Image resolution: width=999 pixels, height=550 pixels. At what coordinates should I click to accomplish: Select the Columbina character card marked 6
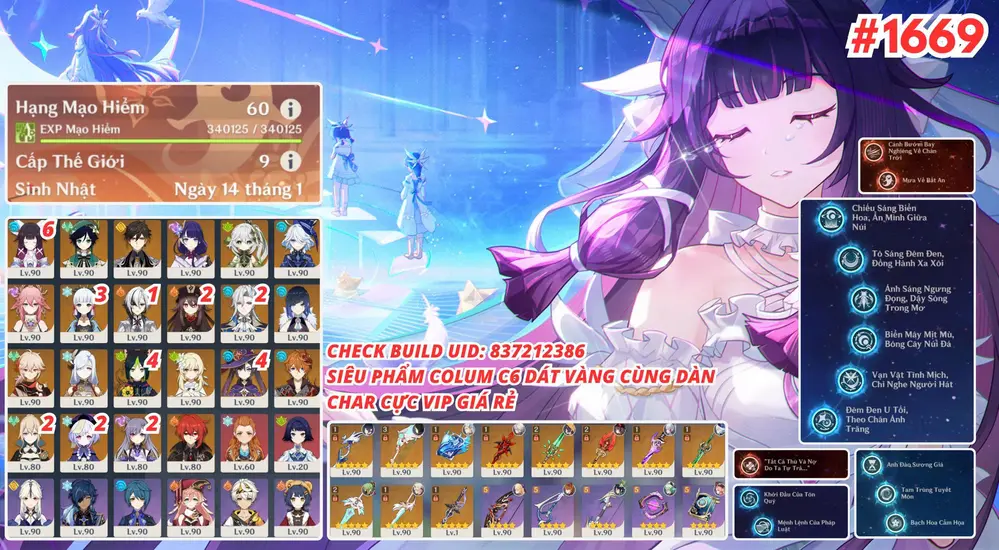33,249
